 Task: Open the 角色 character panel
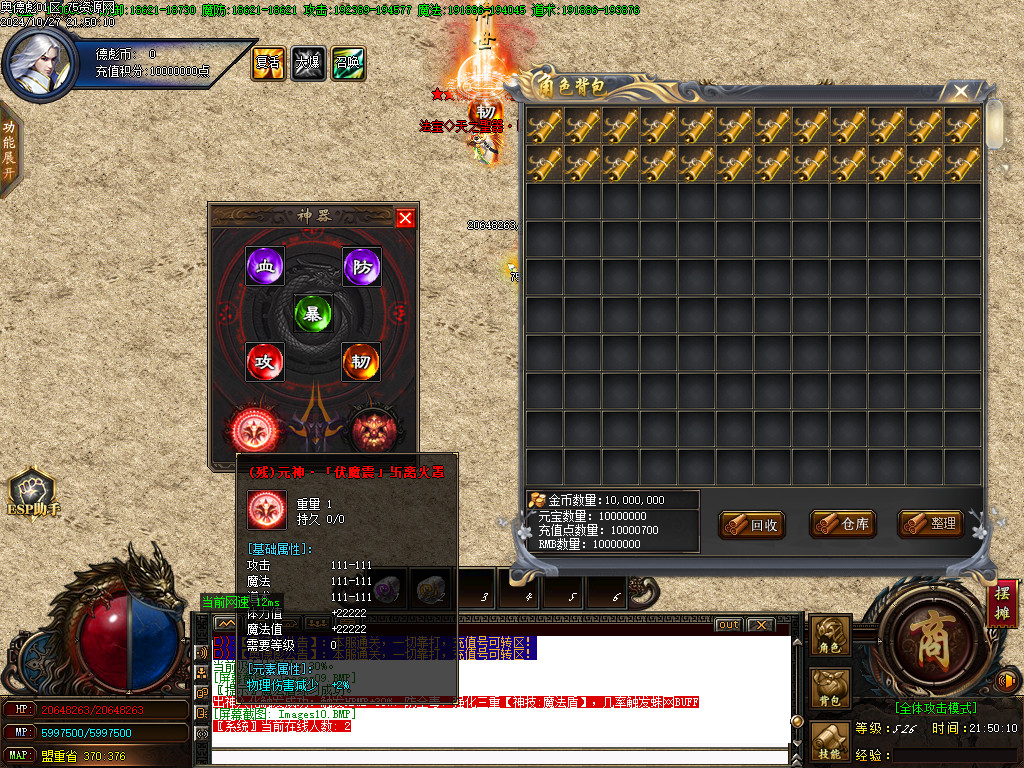[x=831, y=636]
